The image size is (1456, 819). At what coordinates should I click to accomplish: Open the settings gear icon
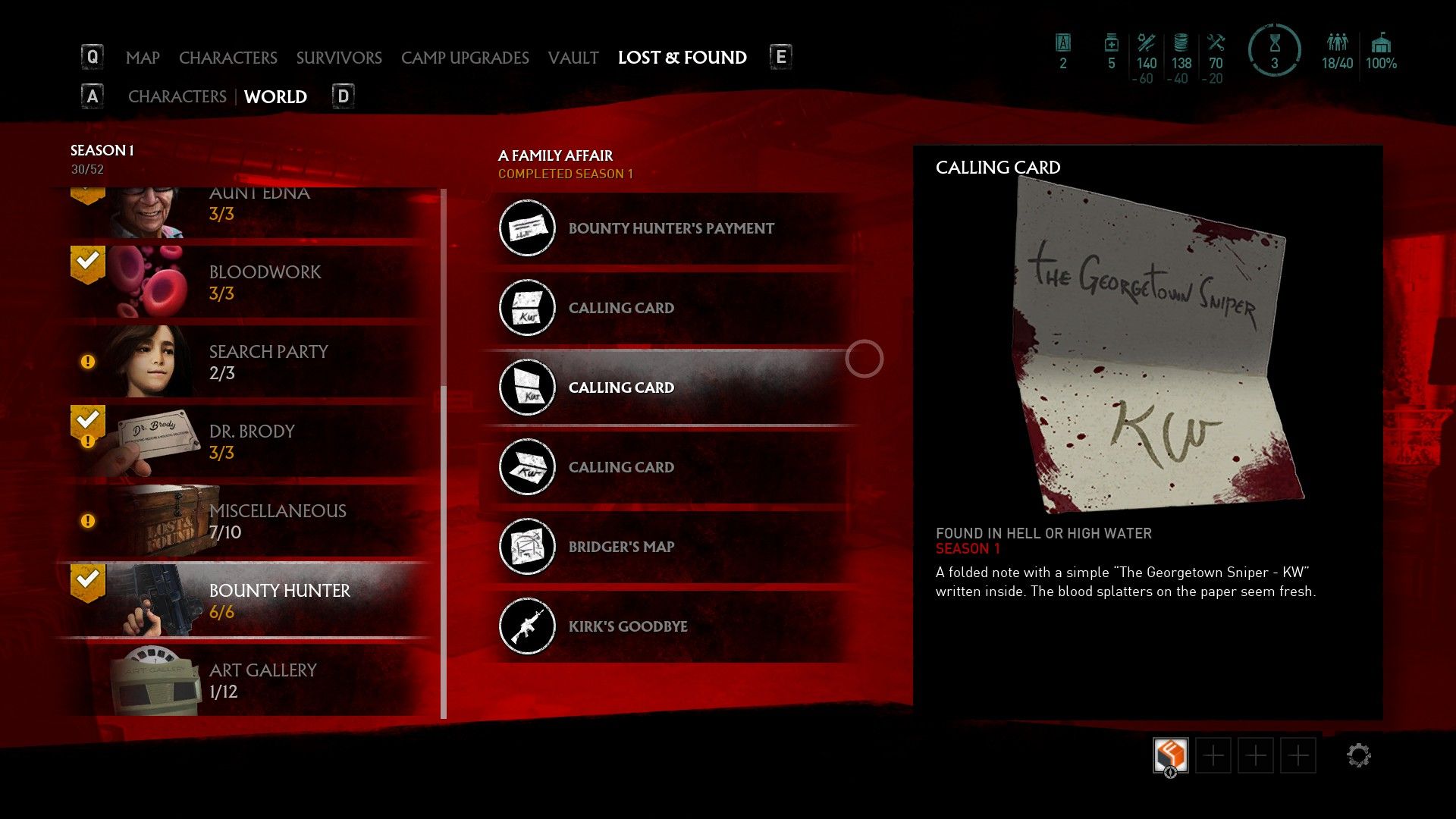(1358, 755)
